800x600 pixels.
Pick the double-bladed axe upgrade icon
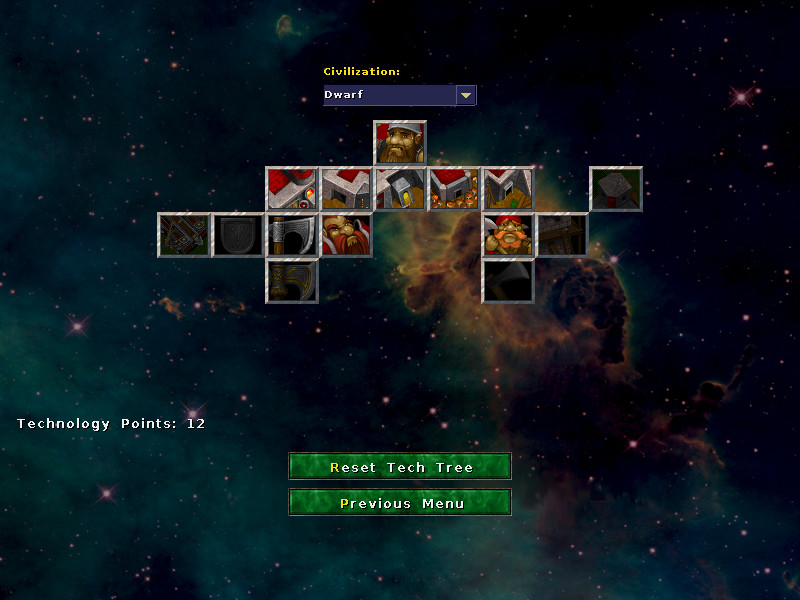292,281
